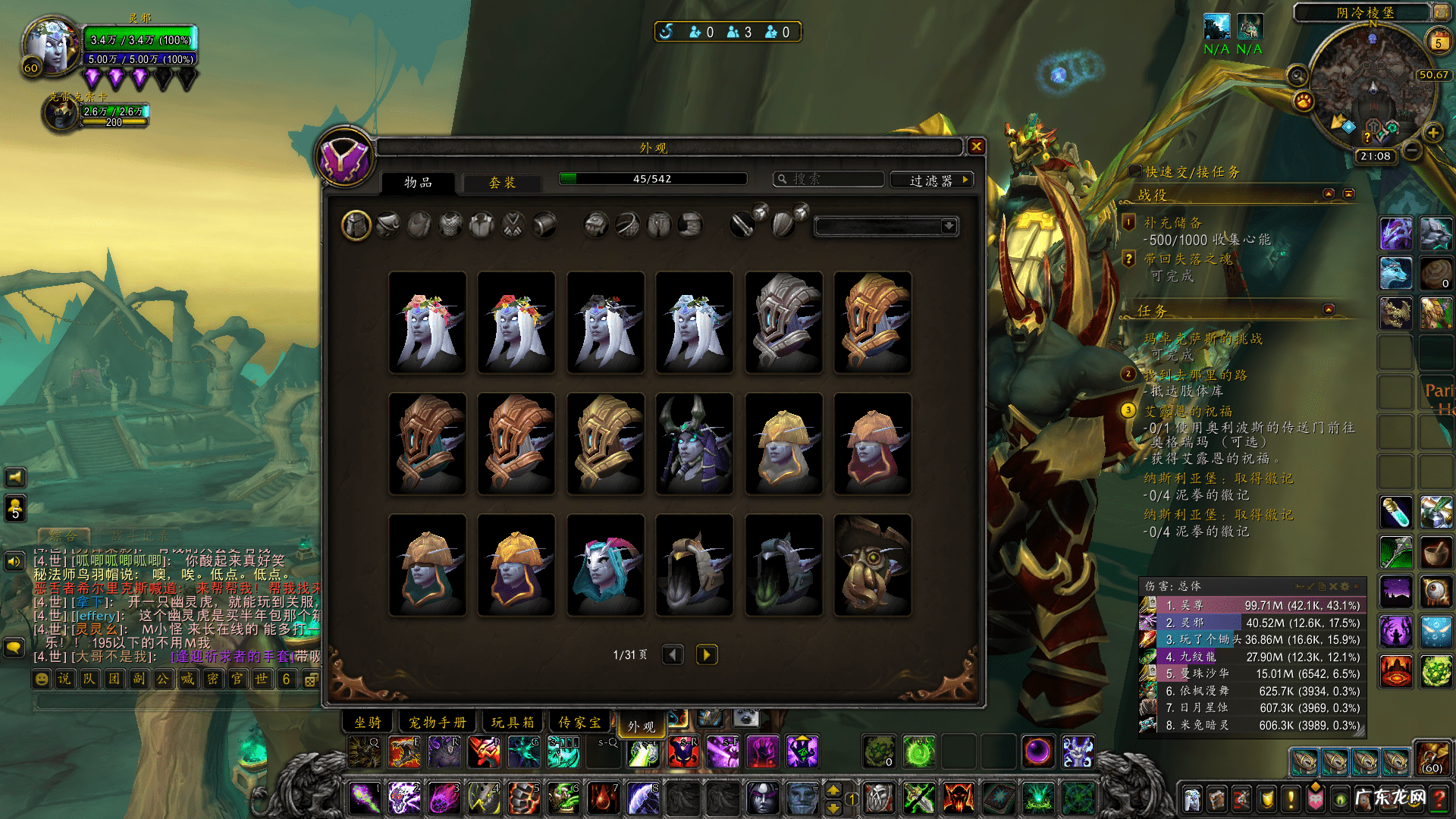The image size is (1456, 819).
Task: Go to the next appearance page
Action: click(x=706, y=654)
